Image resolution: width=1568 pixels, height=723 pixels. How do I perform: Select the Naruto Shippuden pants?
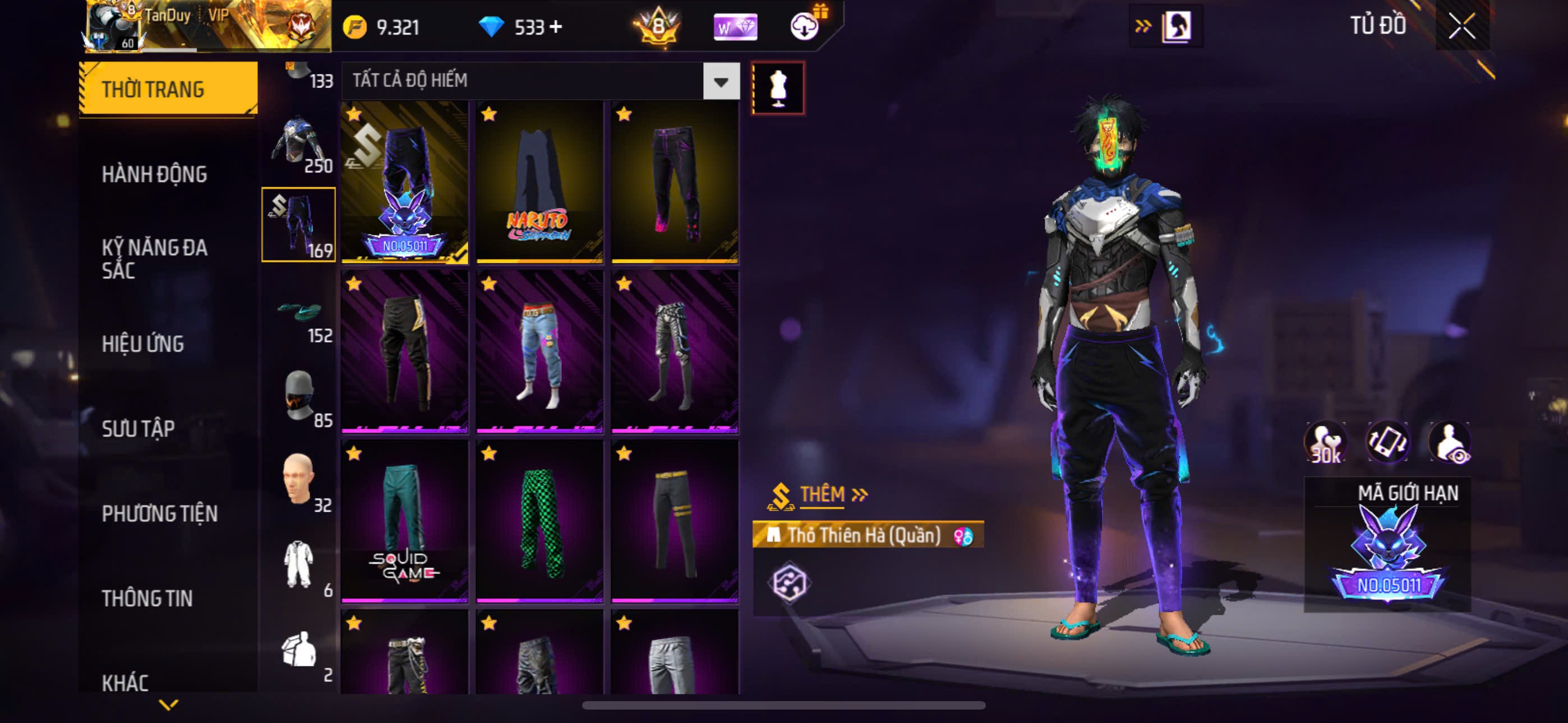pyautogui.click(x=539, y=182)
